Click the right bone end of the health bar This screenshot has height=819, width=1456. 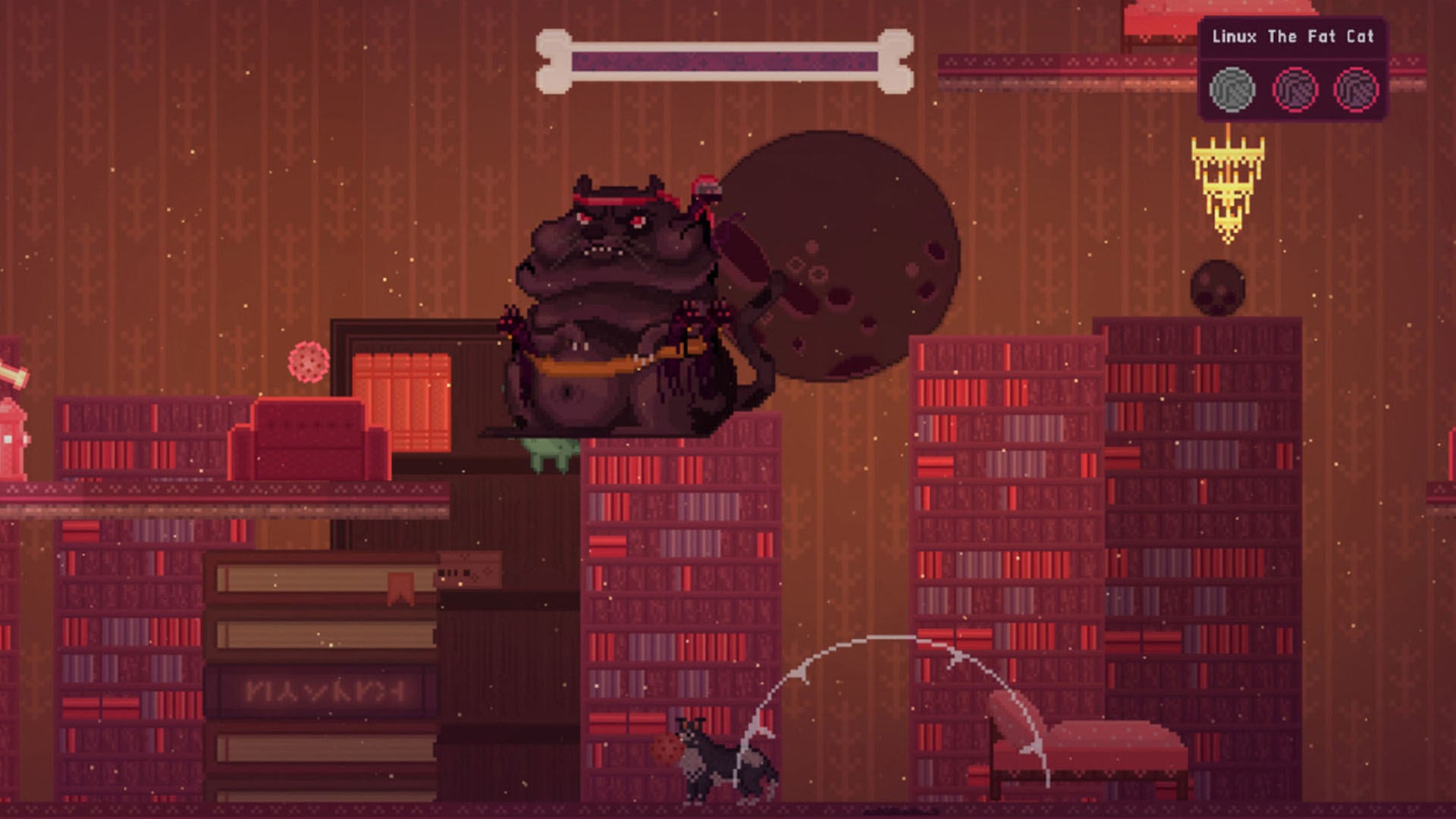895,61
